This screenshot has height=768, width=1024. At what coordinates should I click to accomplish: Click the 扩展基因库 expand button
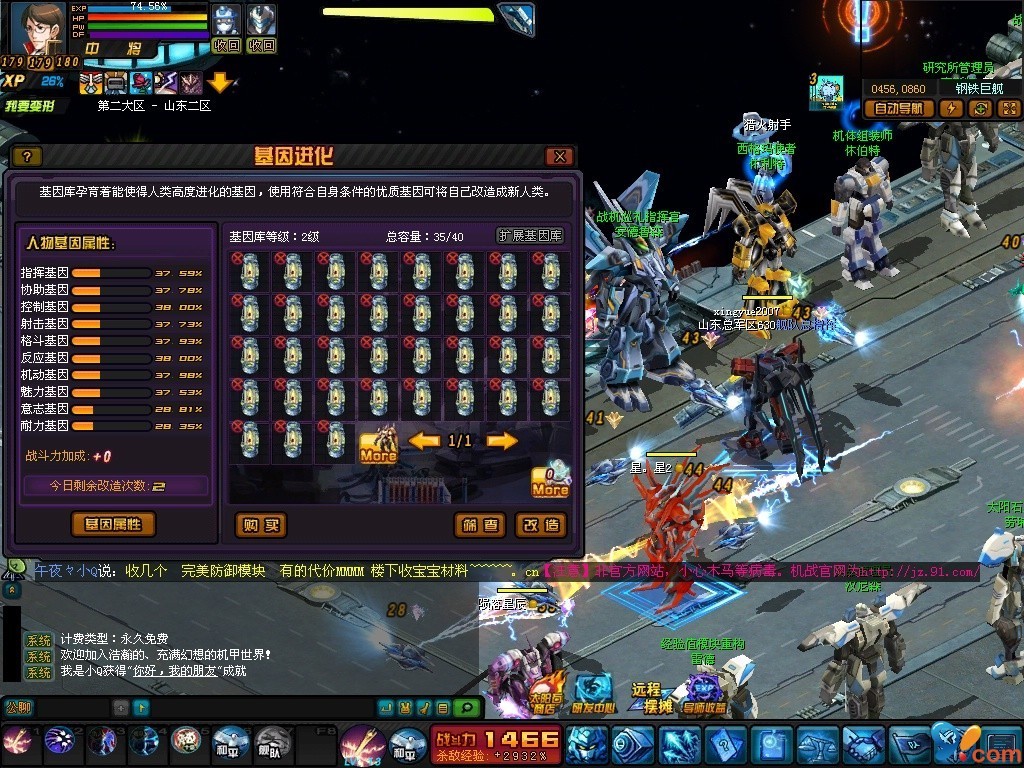[x=530, y=236]
